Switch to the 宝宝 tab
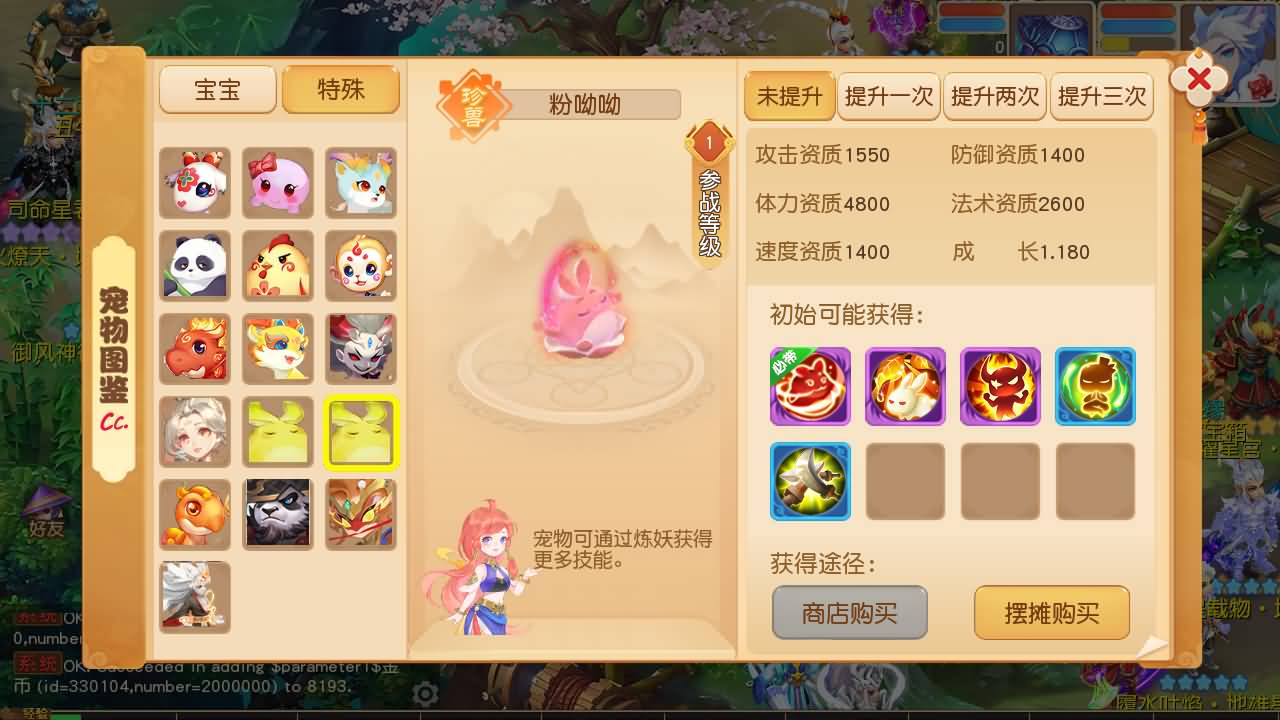This screenshot has height=720, width=1280. point(218,89)
